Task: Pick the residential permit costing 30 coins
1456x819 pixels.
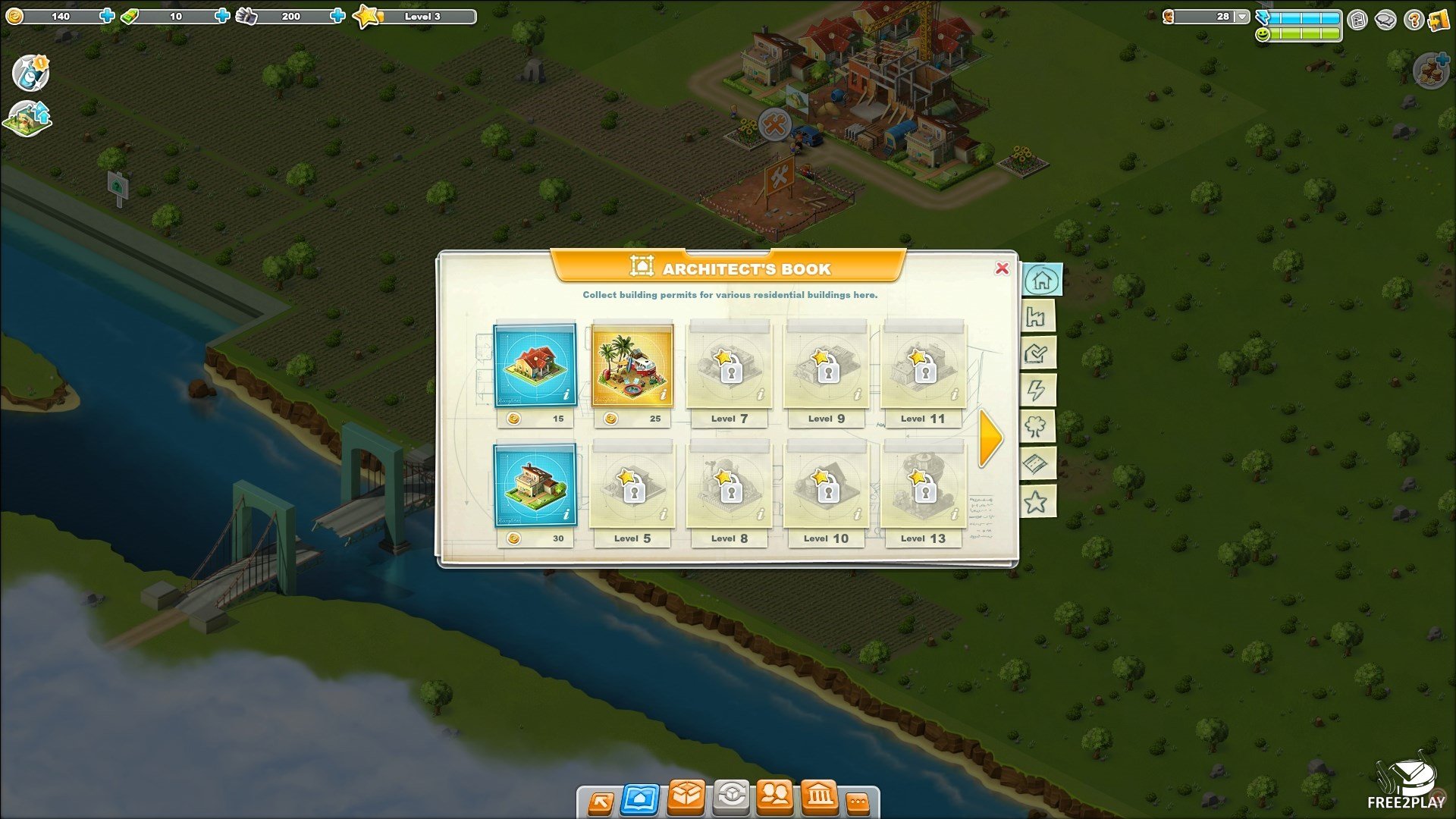Action: point(535,485)
